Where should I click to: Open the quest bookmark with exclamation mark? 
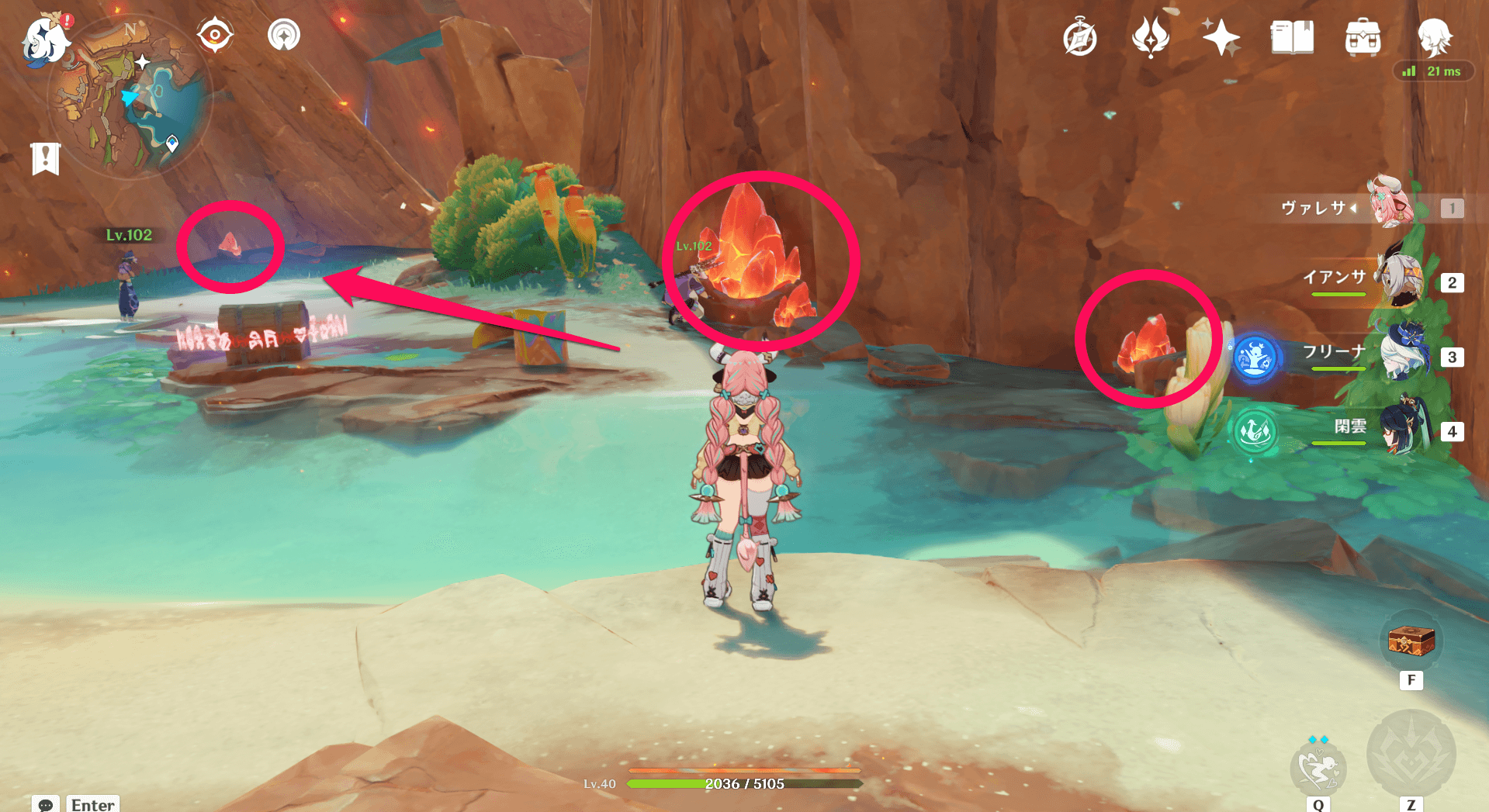point(46,158)
